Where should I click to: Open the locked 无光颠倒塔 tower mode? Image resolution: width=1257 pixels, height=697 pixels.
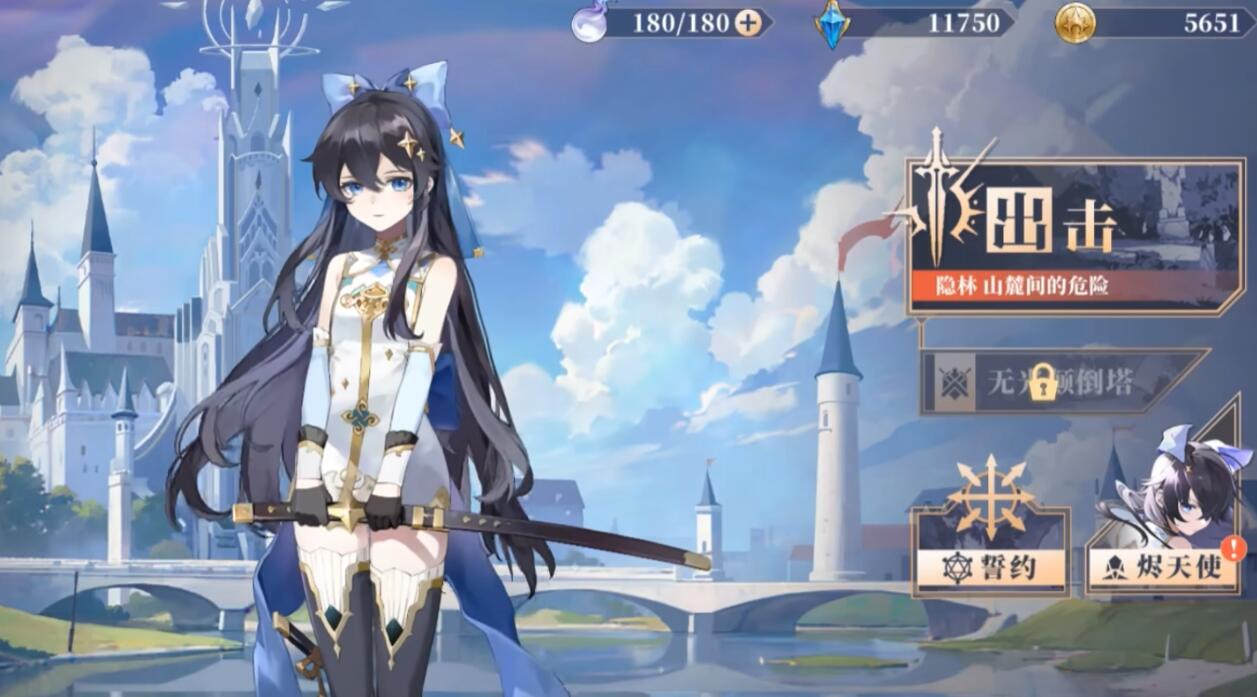pos(1062,381)
